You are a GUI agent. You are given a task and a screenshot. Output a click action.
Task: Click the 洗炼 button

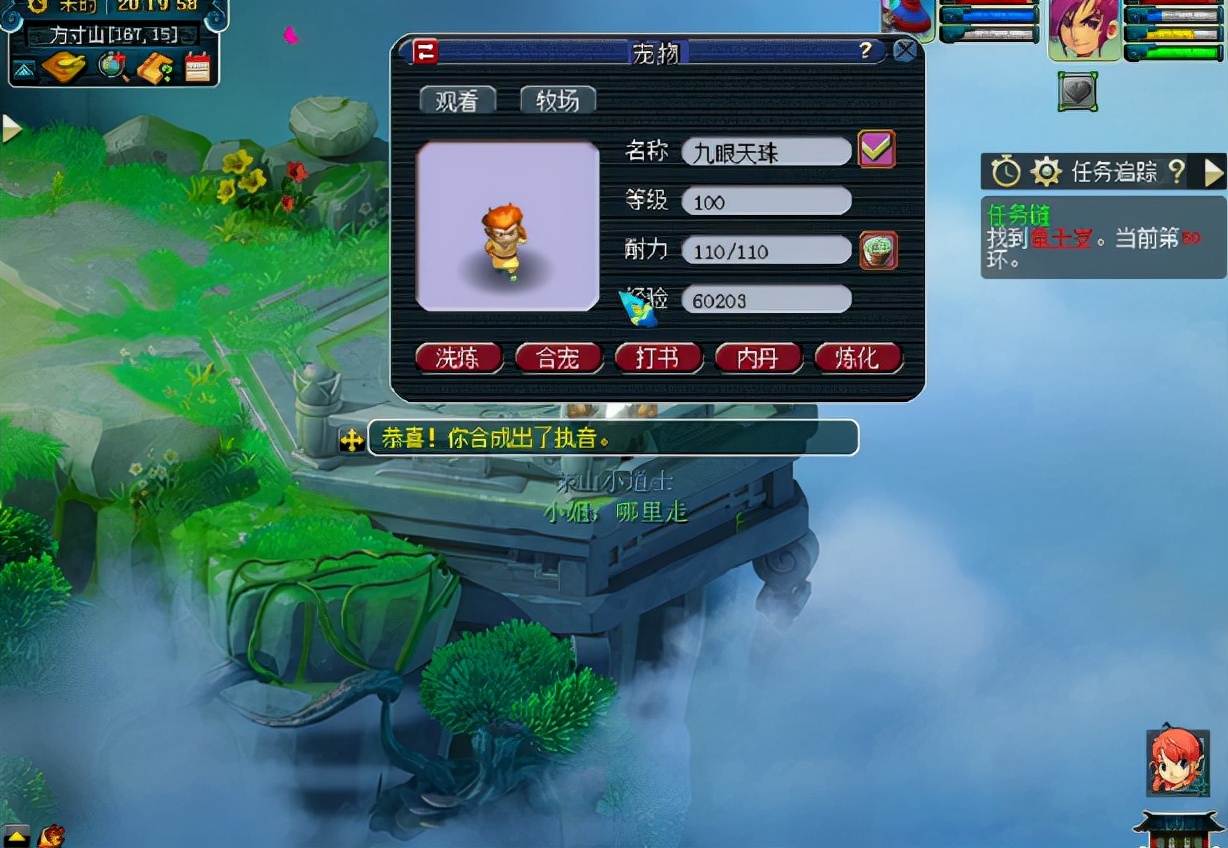[458, 358]
